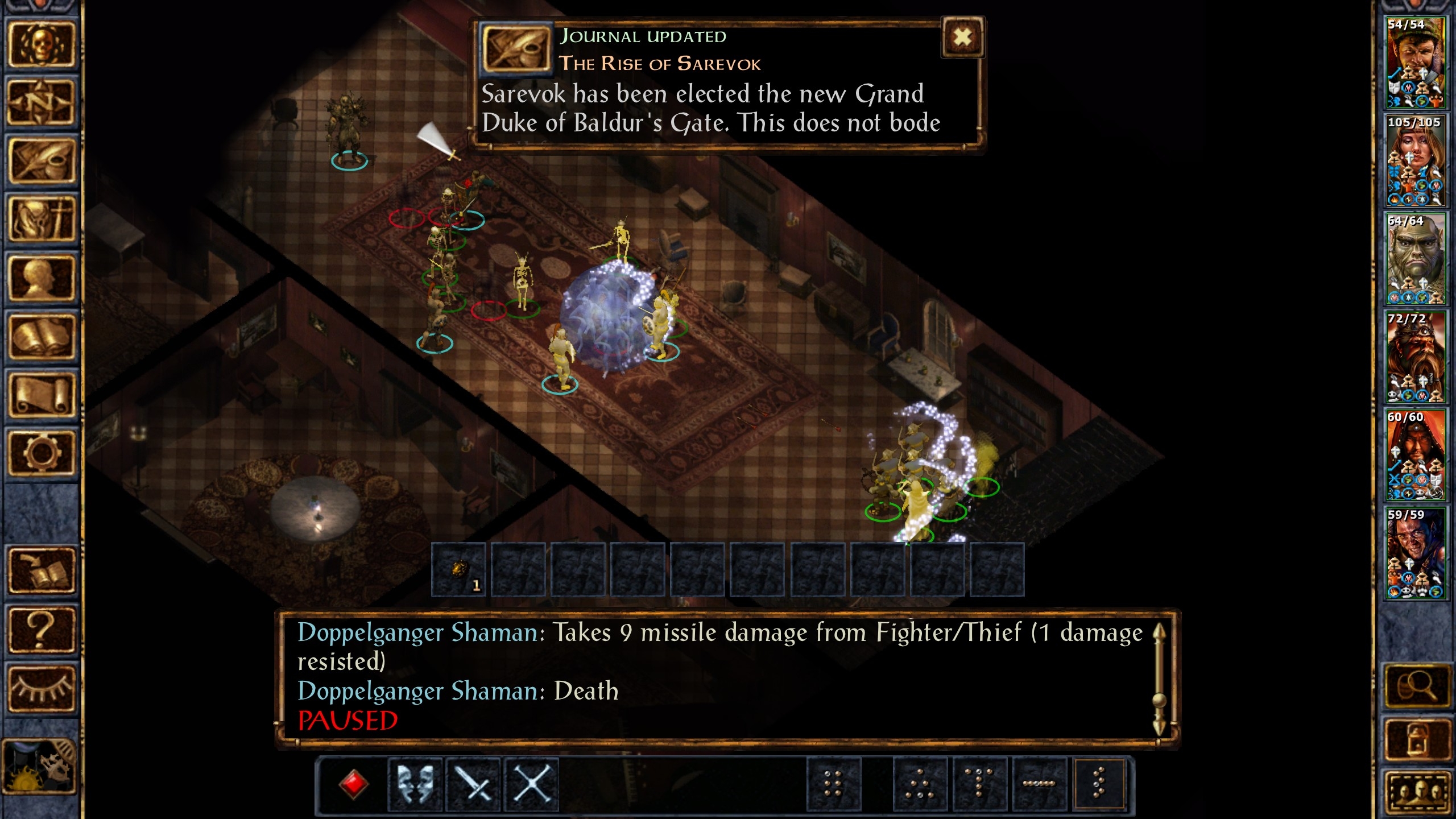Viewport: 1456px width, 819px height.
Task: Open the priest scroll button
Action: click(41, 395)
